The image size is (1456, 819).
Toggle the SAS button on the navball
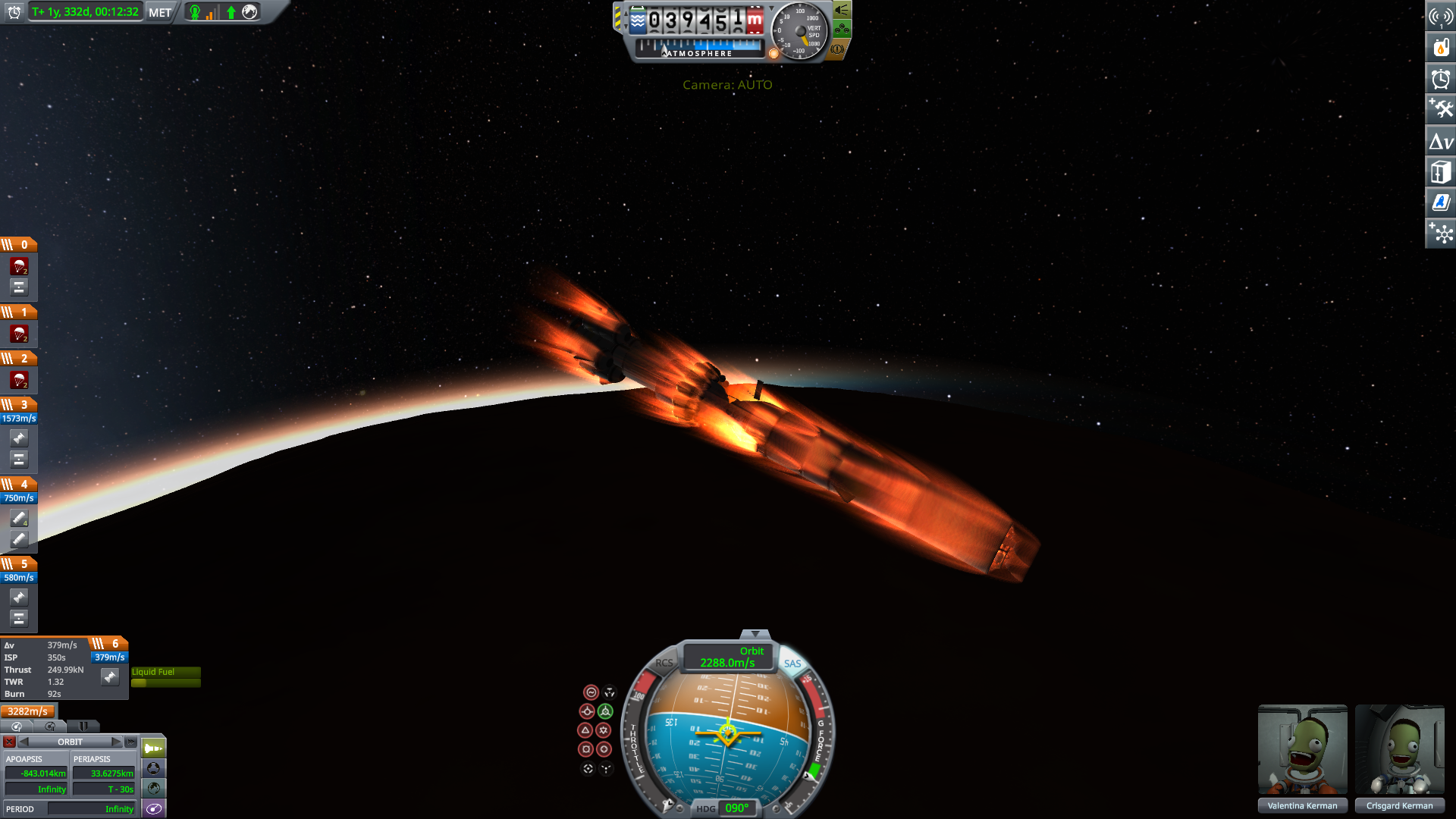[792, 664]
